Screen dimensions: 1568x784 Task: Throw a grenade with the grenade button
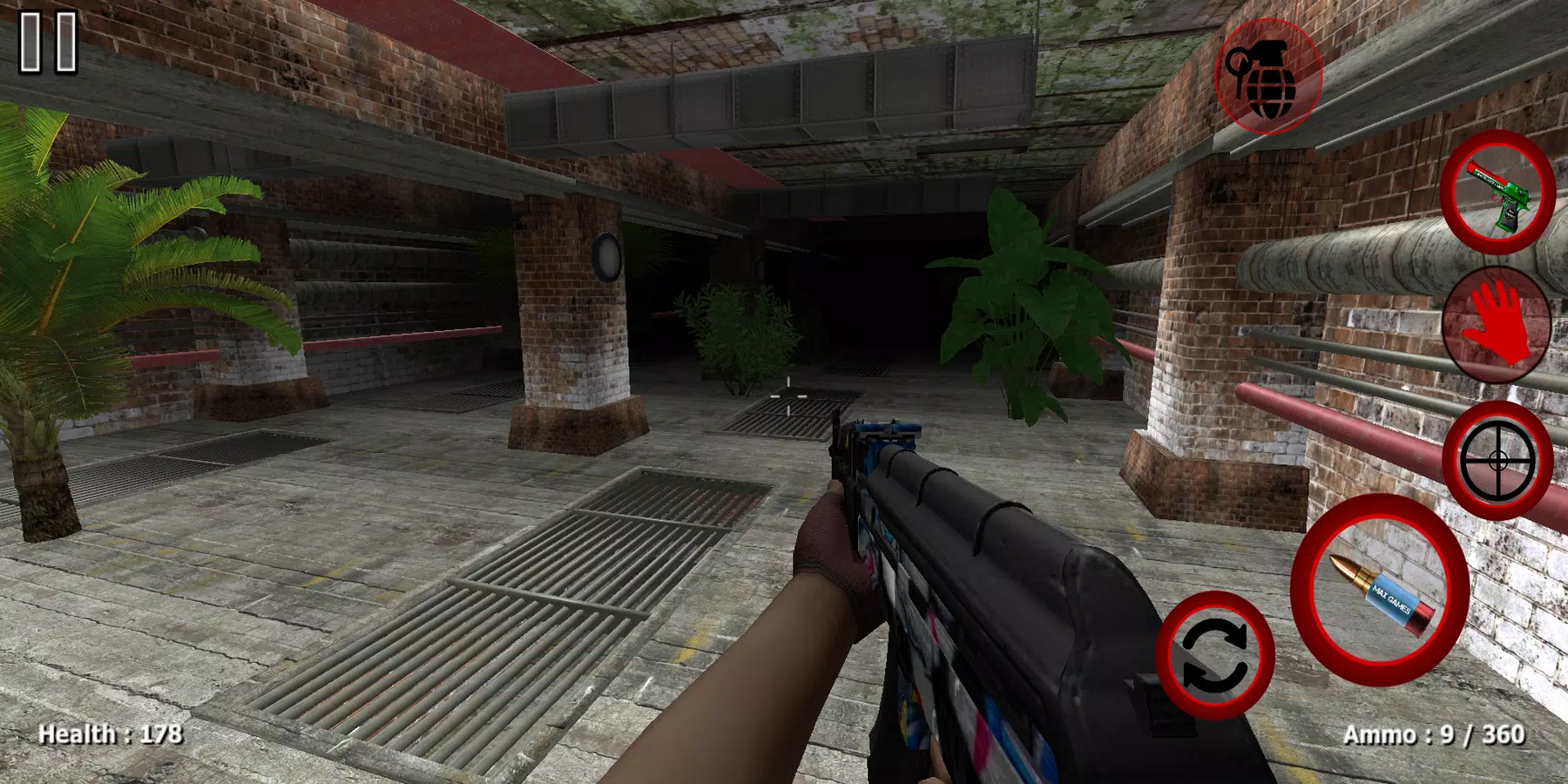tap(1267, 77)
